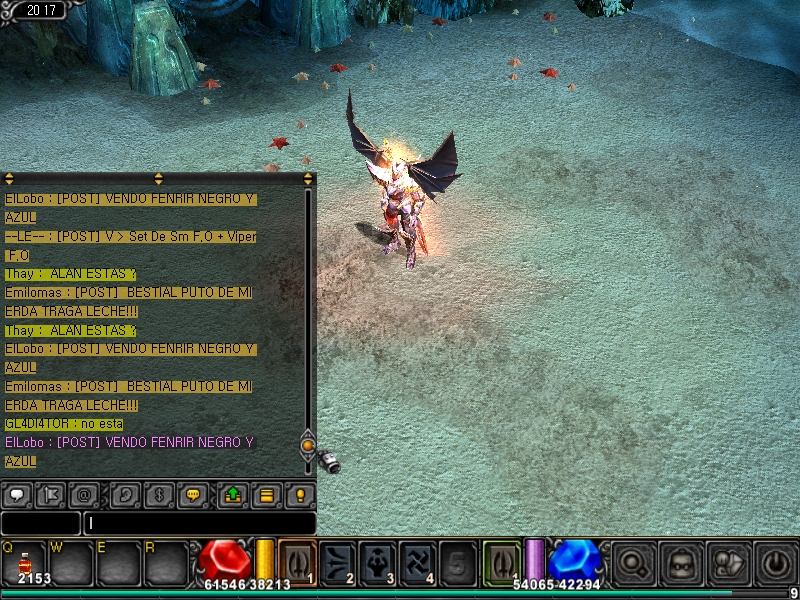
Task: Click the green up-arrow chat button
Action: pyautogui.click(x=232, y=494)
